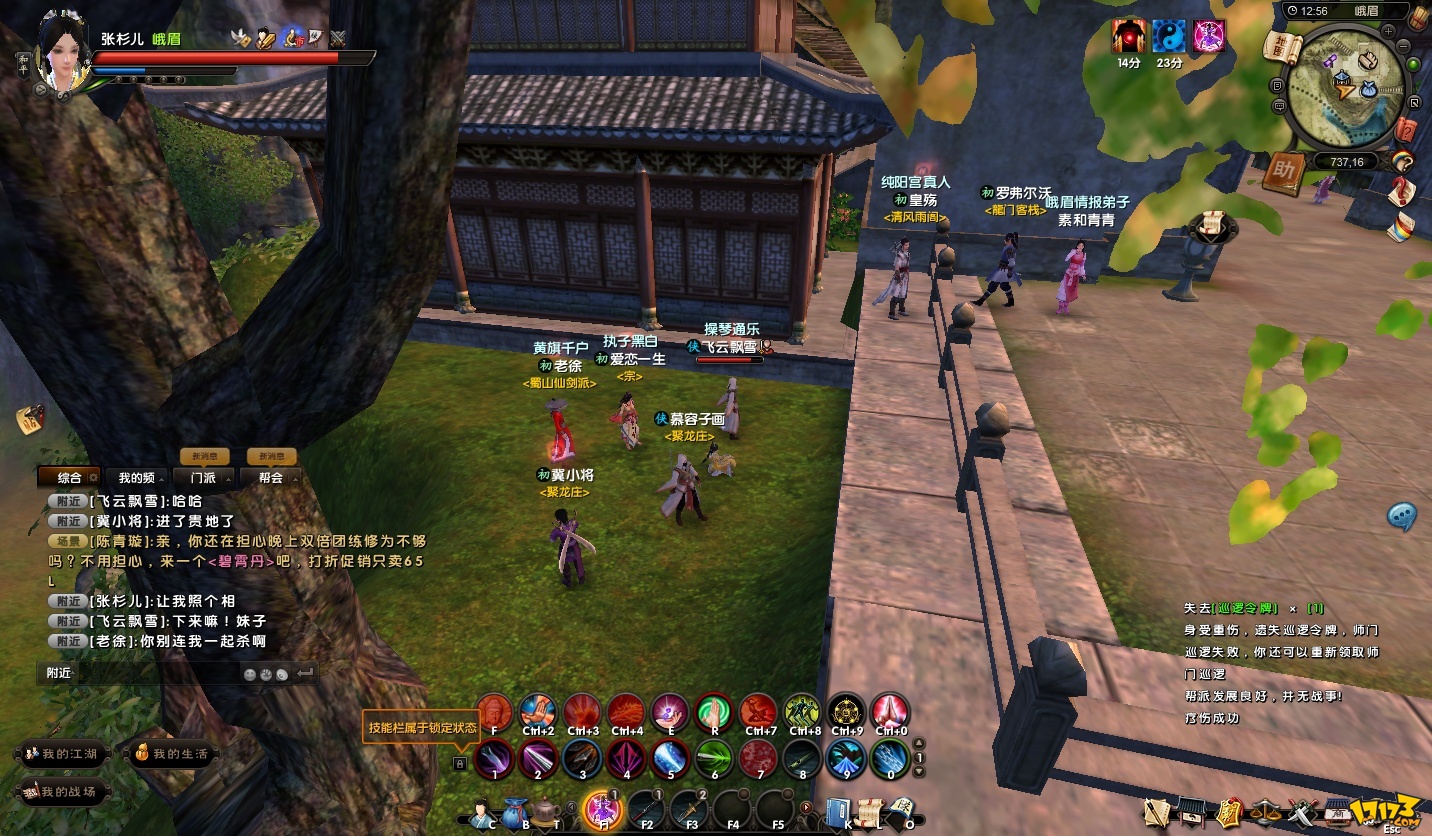
Task: Switch to the 门派 chat tab
Action: coord(203,478)
